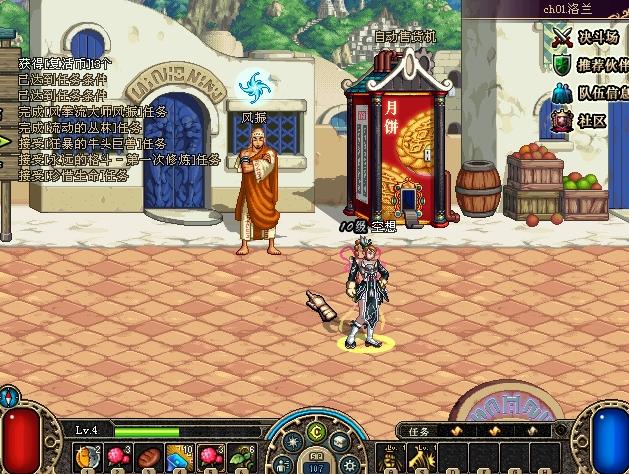Open the gear settings icon on center dial

[x=349, y=464]
